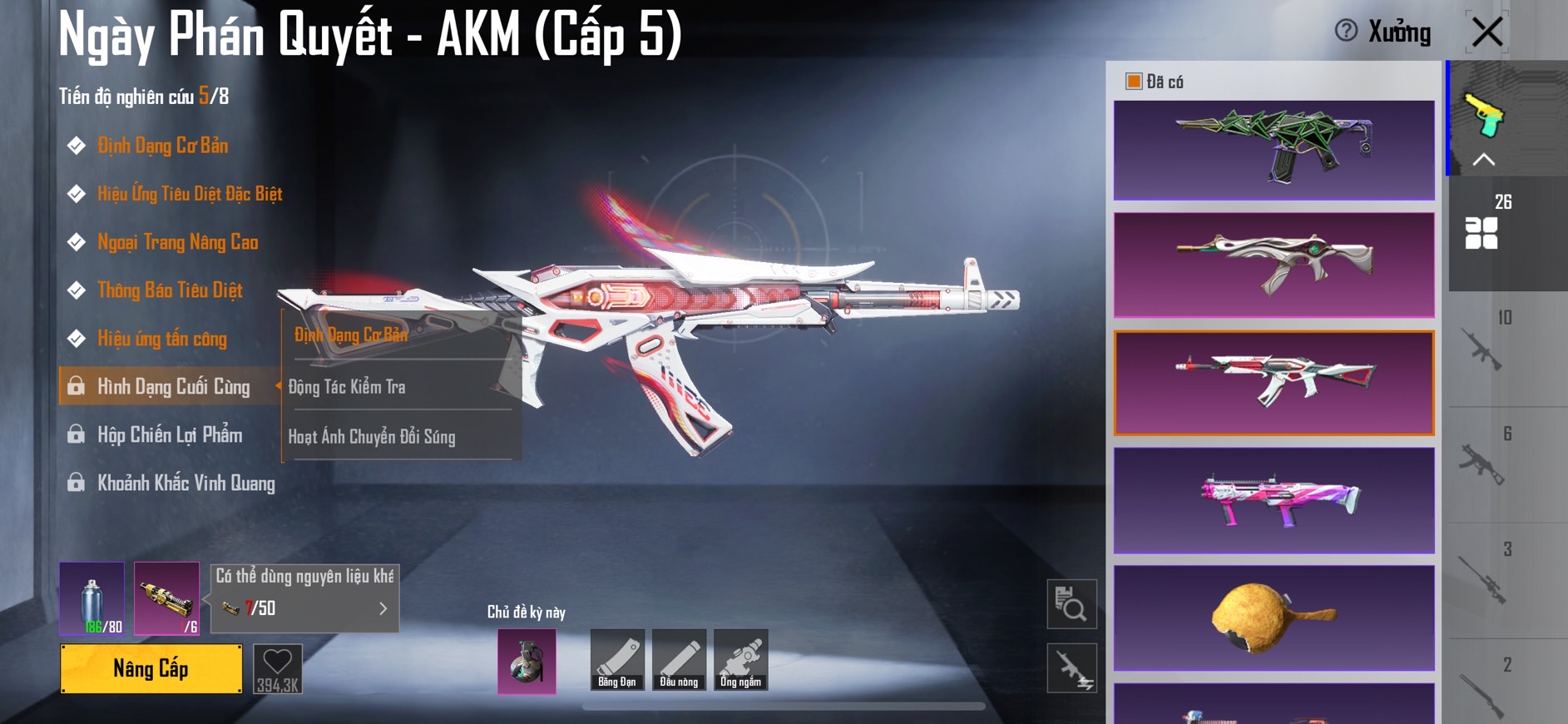Image resolution: width=1568 pixels, height=724 pixels.
Task: Open the alternate materials 7/50 panel
Action: (x=304, y=608)
